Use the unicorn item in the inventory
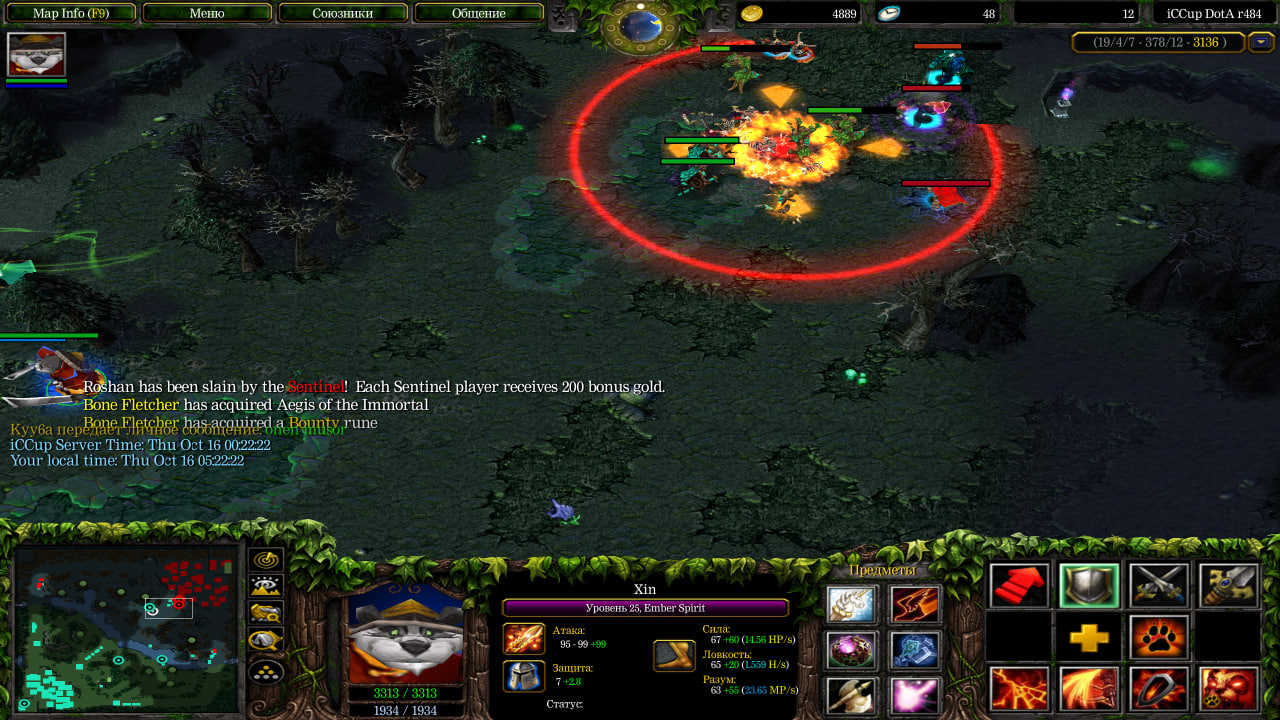The width and height of the screenshot is (1280, 720). 852,605
